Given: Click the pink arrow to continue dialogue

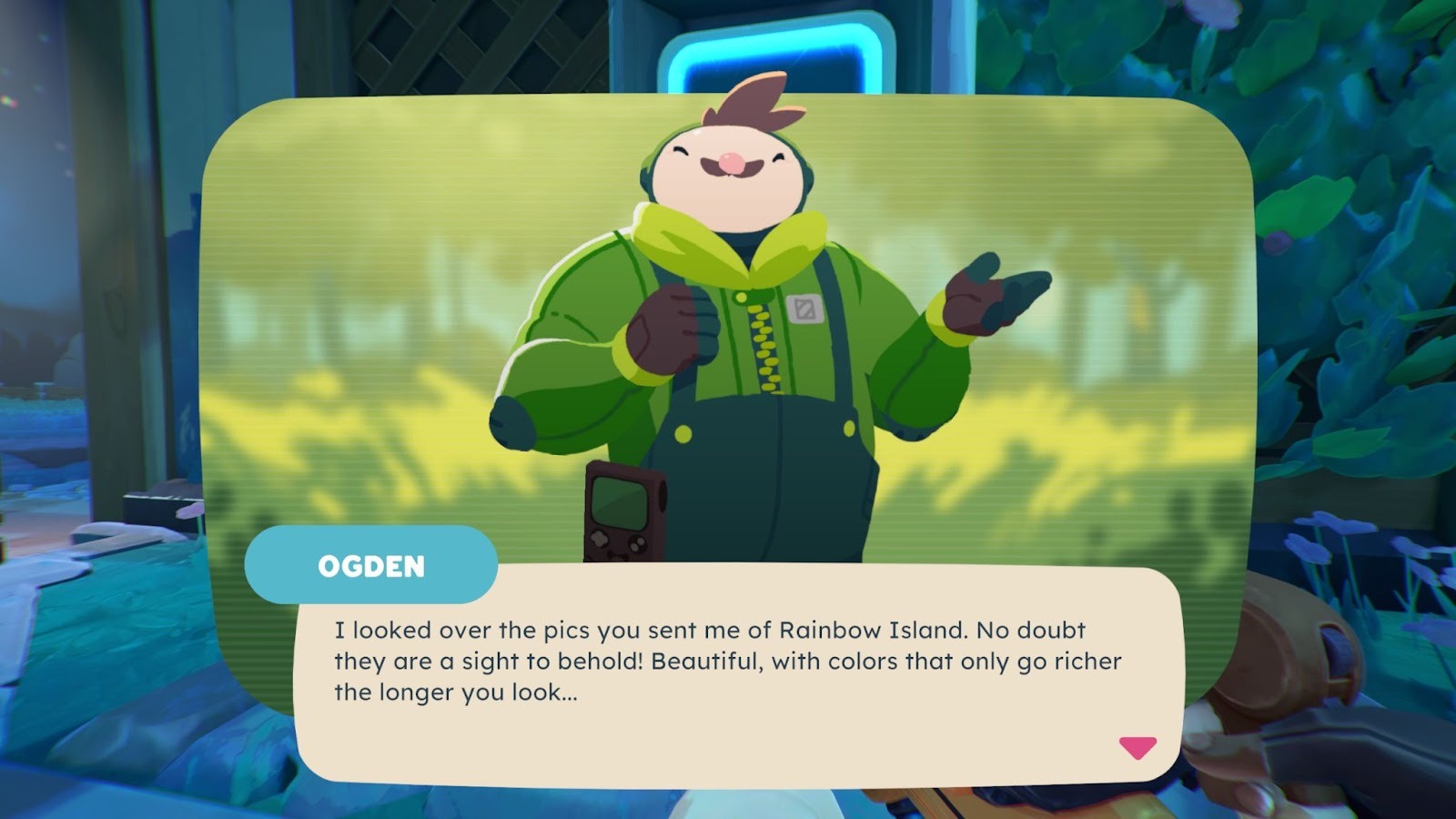Looking at the screenshot, I should pos(1137,747).
